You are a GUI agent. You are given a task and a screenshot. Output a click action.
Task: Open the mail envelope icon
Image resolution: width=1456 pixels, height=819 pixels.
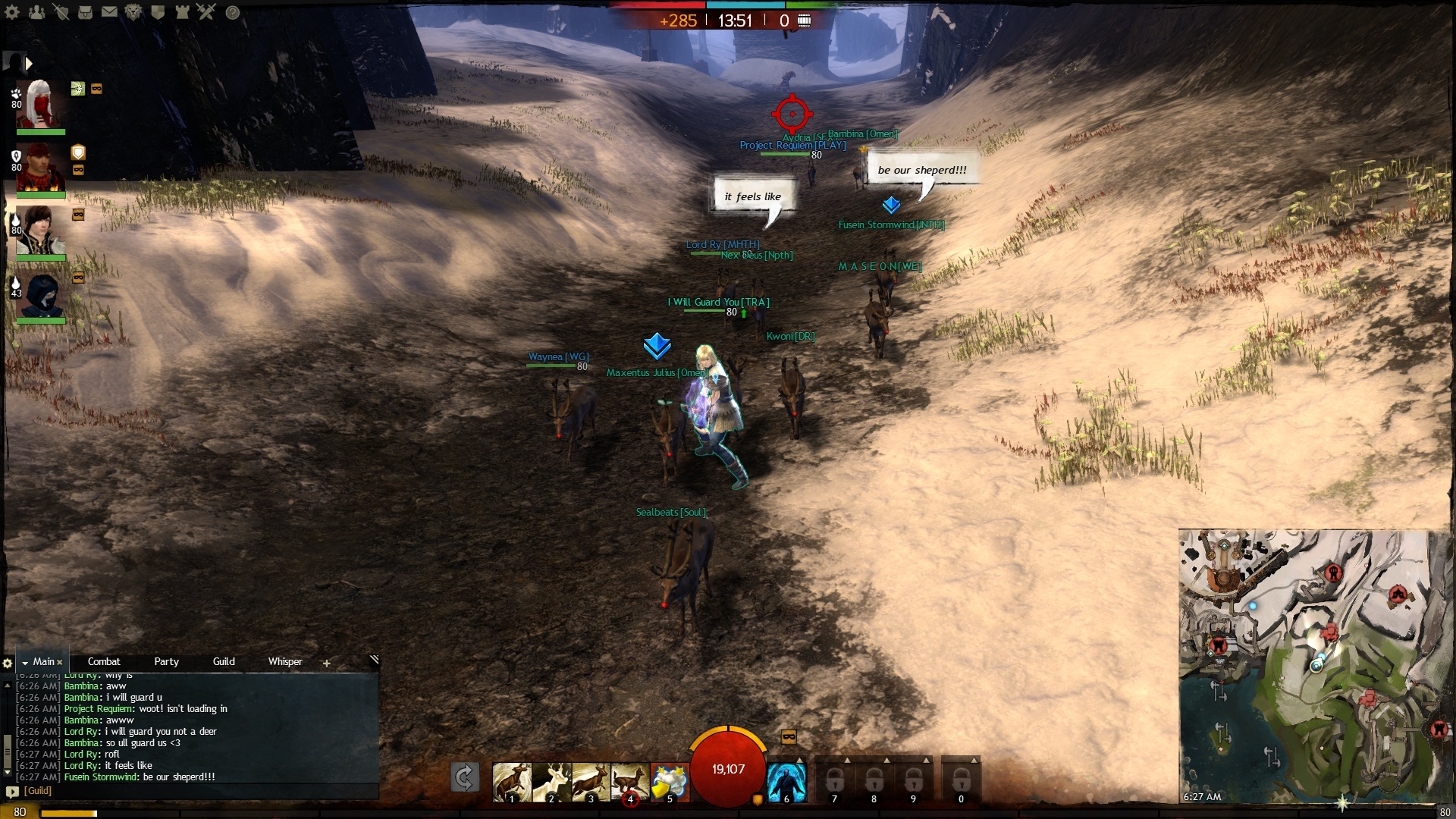[x=109, y=12]
